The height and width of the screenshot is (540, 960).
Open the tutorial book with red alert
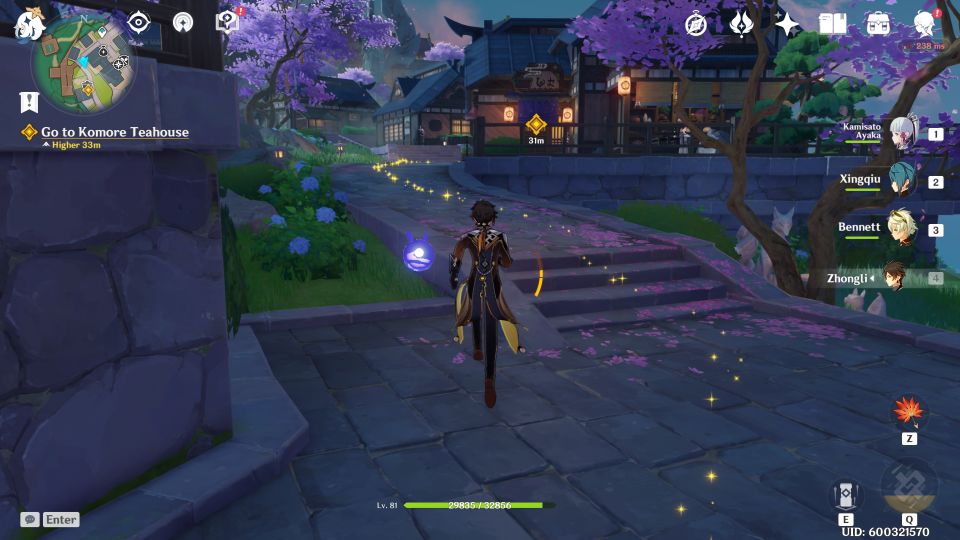228,23
